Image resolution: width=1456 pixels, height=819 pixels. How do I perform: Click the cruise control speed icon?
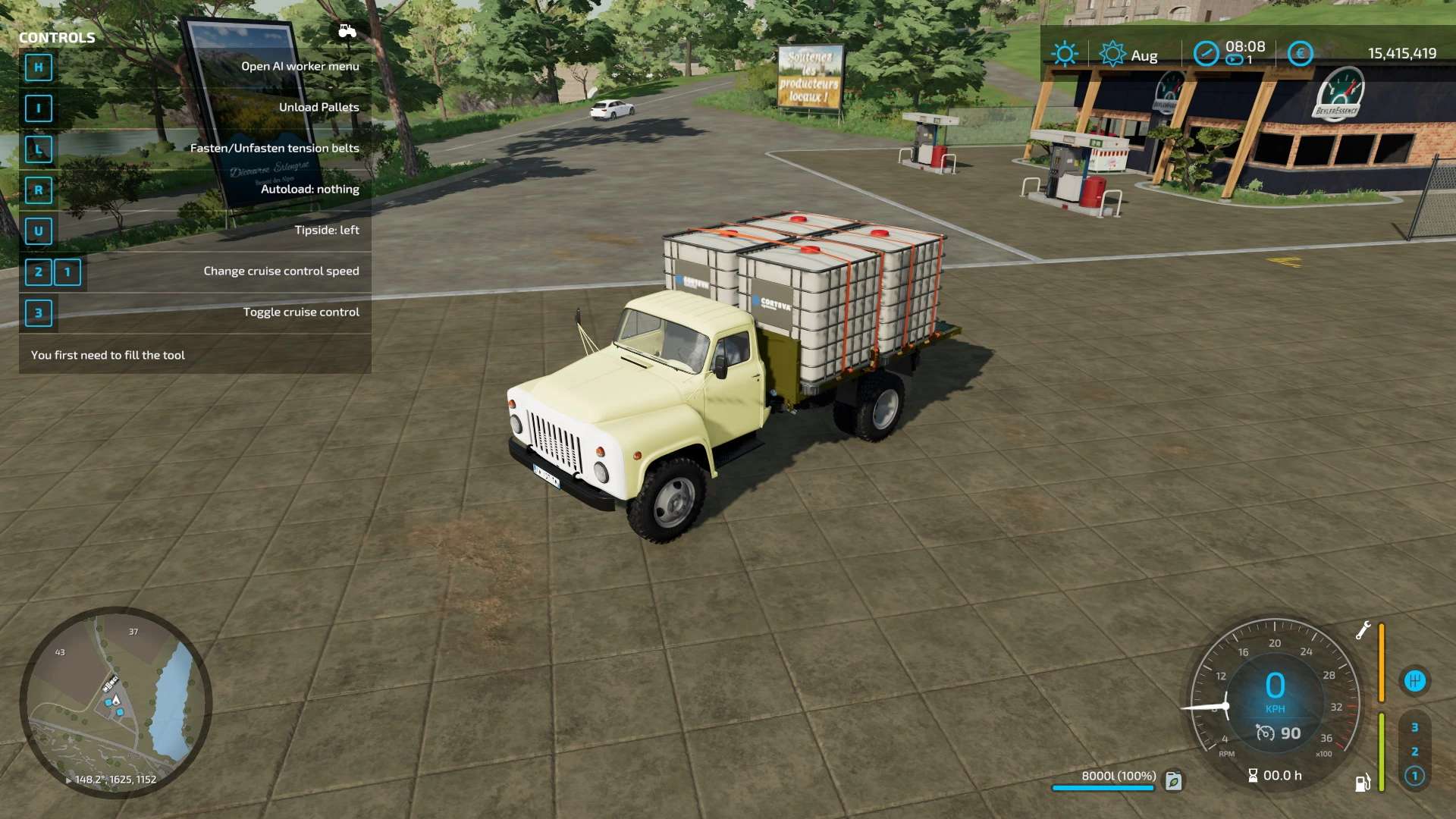click(1265, 733)
